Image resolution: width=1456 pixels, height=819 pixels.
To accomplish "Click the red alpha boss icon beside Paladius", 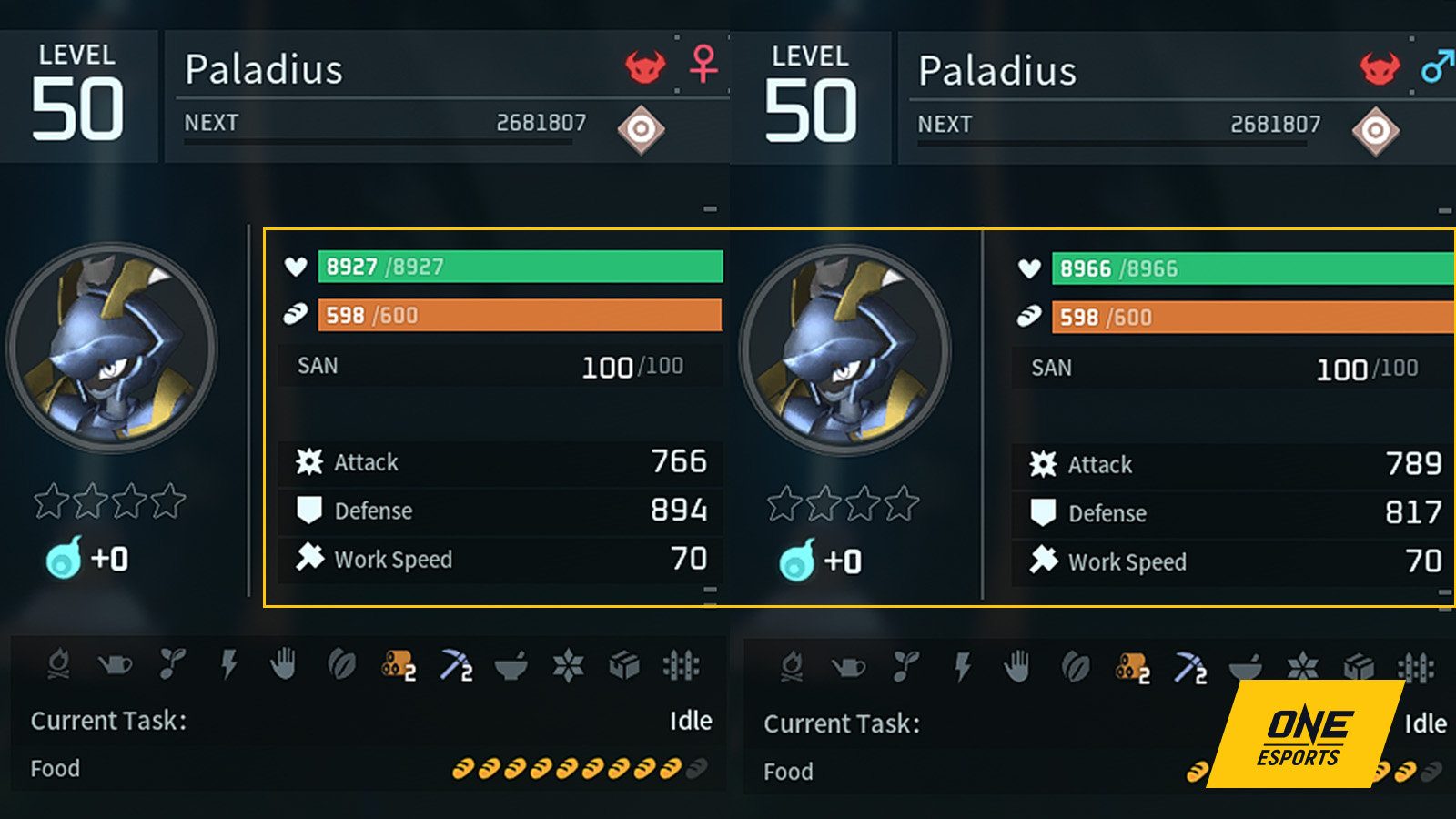I will click(x=644, y=67).
